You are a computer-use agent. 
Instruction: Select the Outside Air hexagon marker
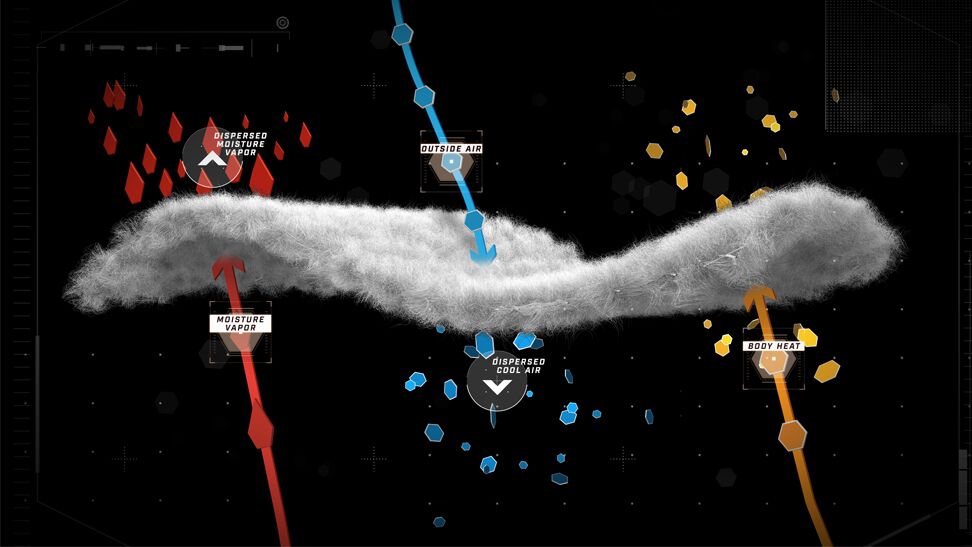[451, 163]
